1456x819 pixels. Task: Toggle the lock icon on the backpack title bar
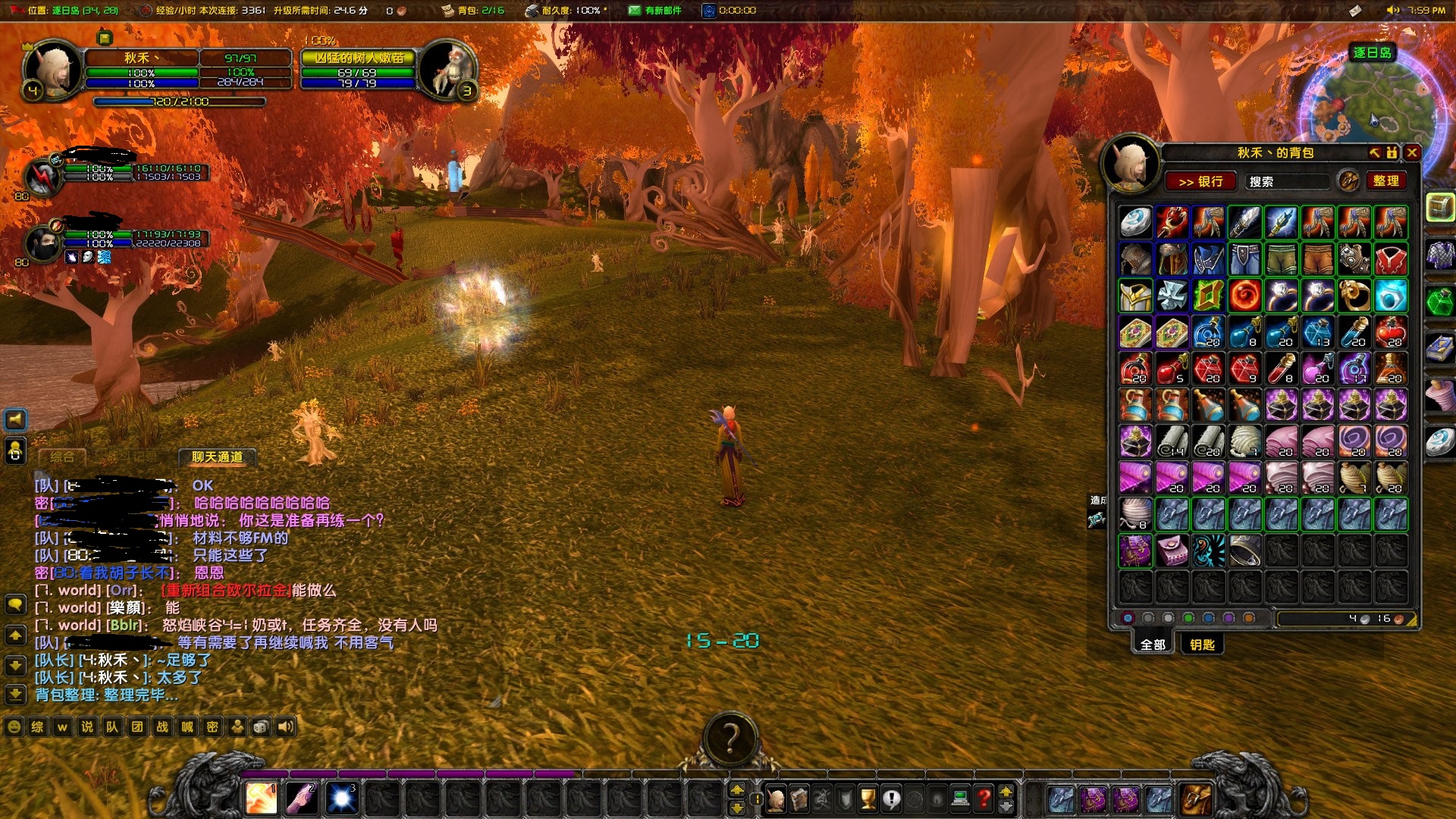click(x=1390, y=152)
